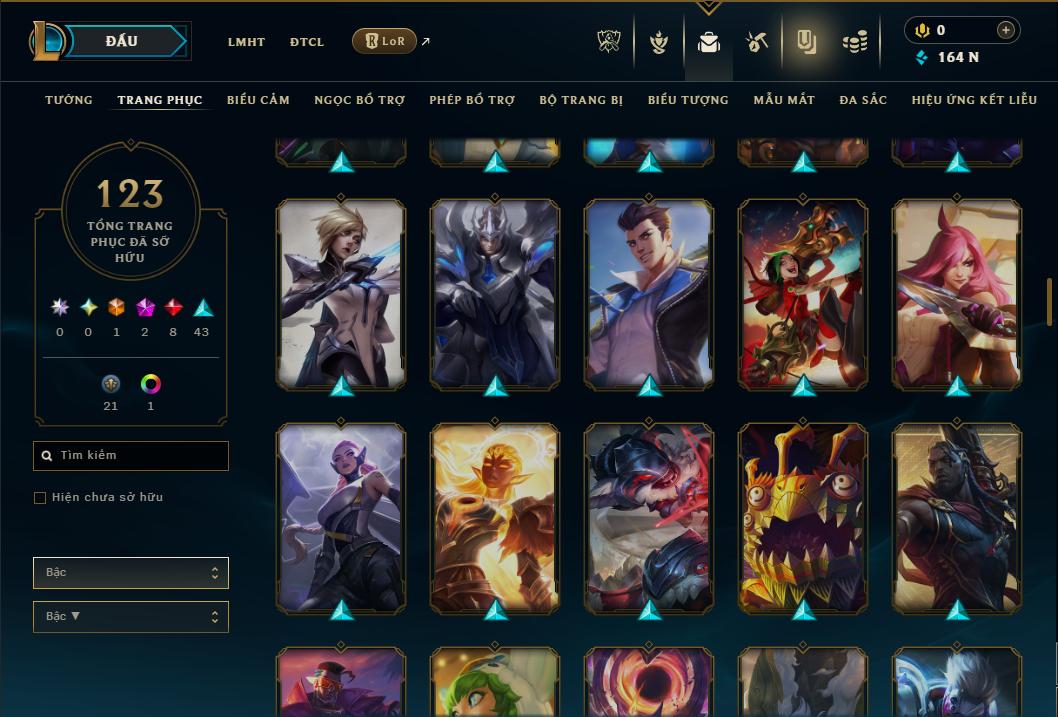Open the BIỂU CẢM tab

click(258, 100)
